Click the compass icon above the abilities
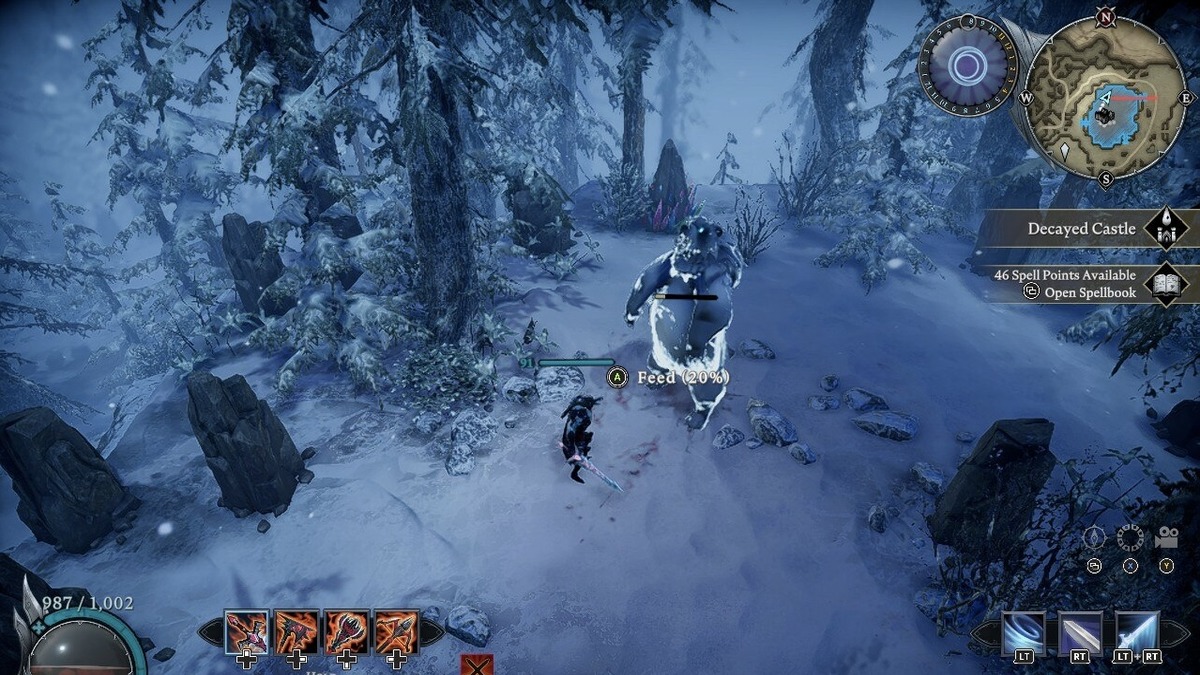This screenshot has height=675, width=1200. click(1094, 537)
